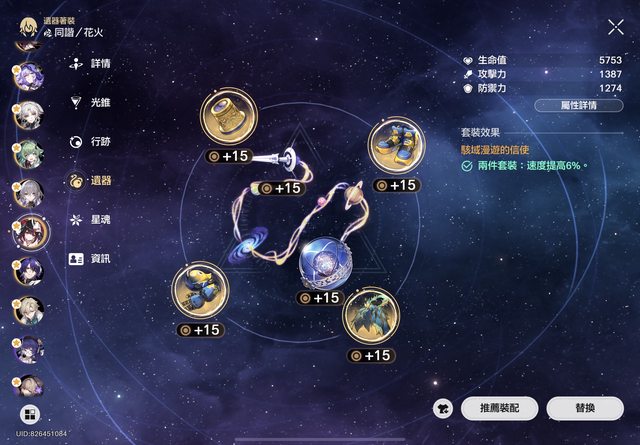Image resolution: width=640 pixels, height=445 pixels.
Task: Select the blue and gold boots relic
Action: click(x=395, y=147)
